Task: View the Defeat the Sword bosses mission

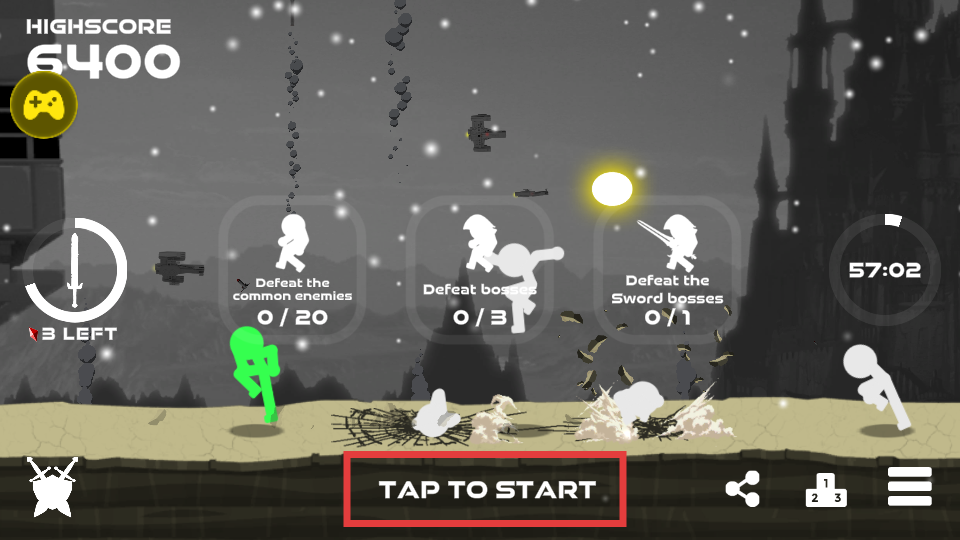Action: [667, 270]
